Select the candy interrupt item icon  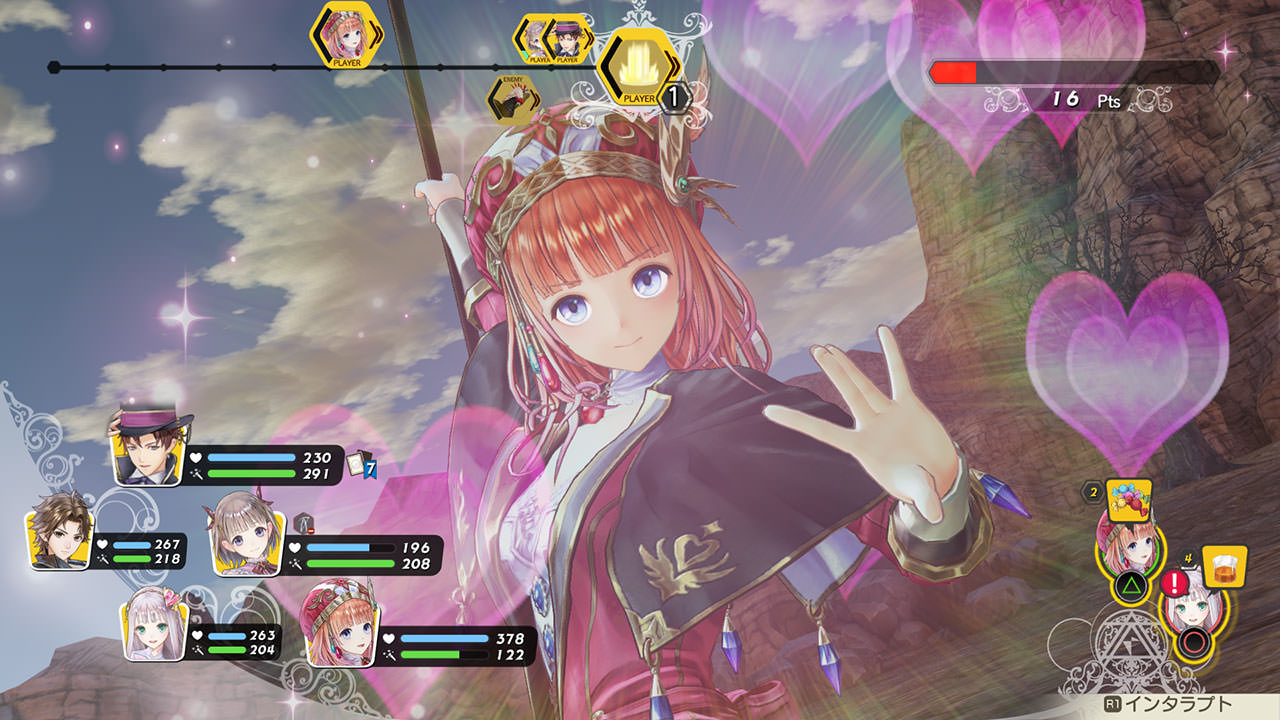point(1129,496)
